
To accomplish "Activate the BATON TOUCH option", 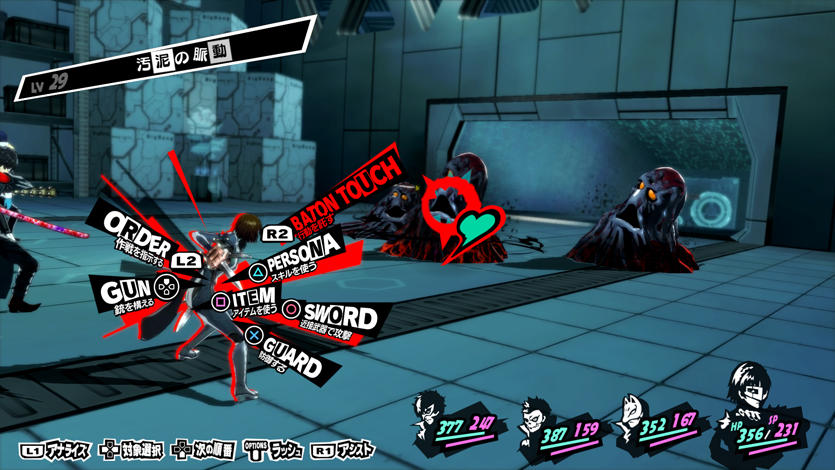I will click(340, 192).
